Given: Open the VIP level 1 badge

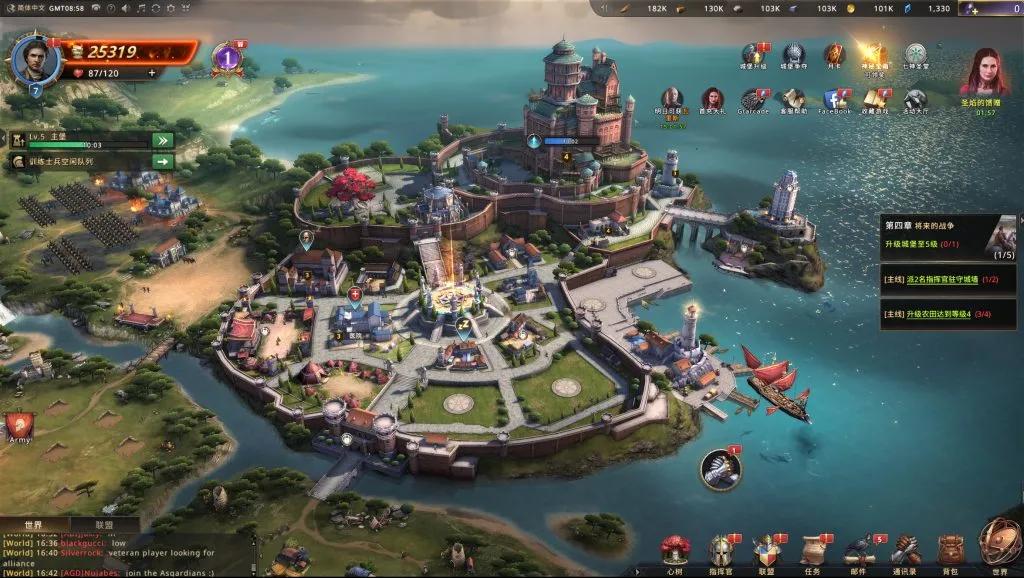Looking at the screenshot, I should pyautogui.click(x=227, y=59).
